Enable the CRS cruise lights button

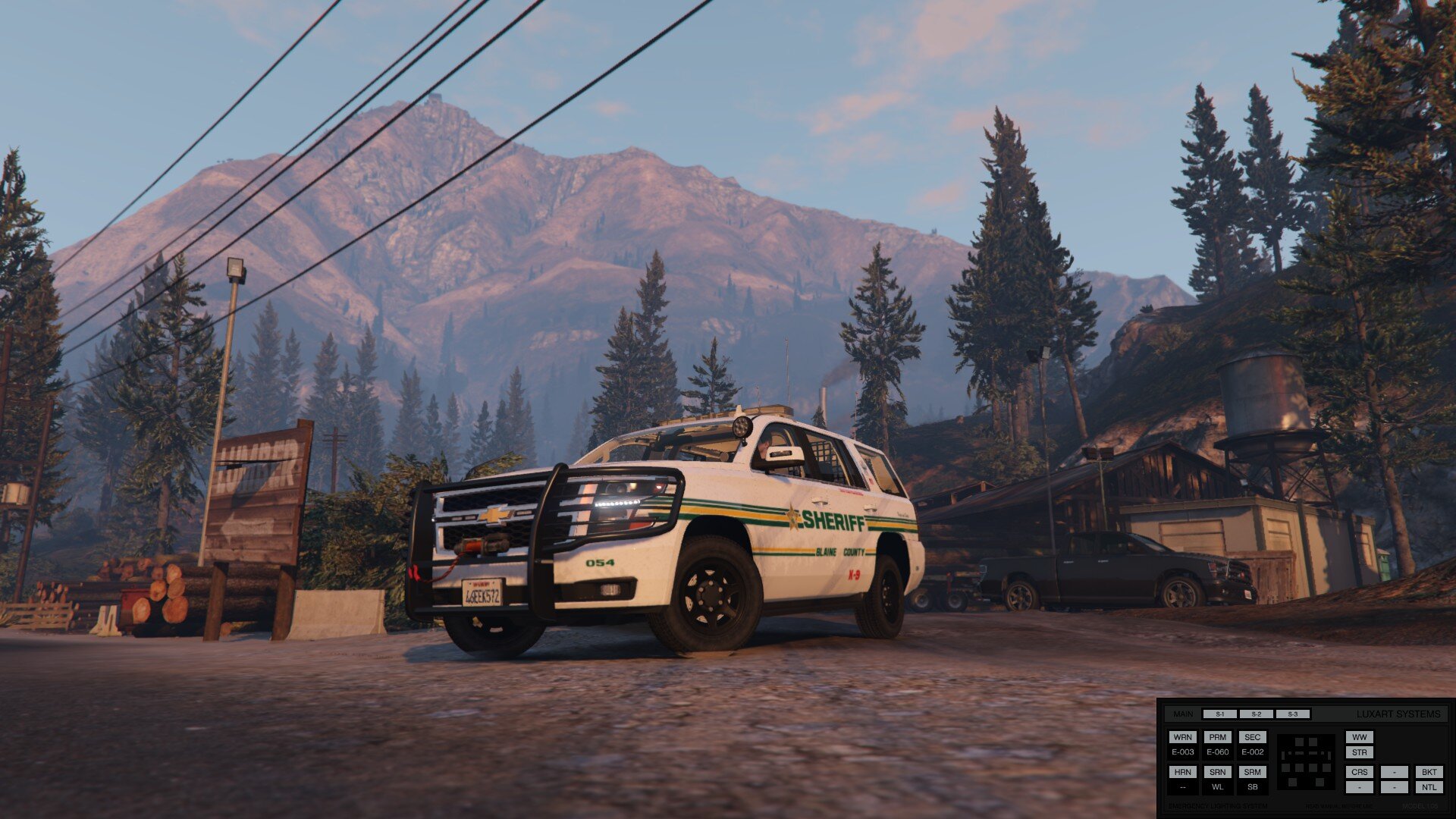(1359, 772)
